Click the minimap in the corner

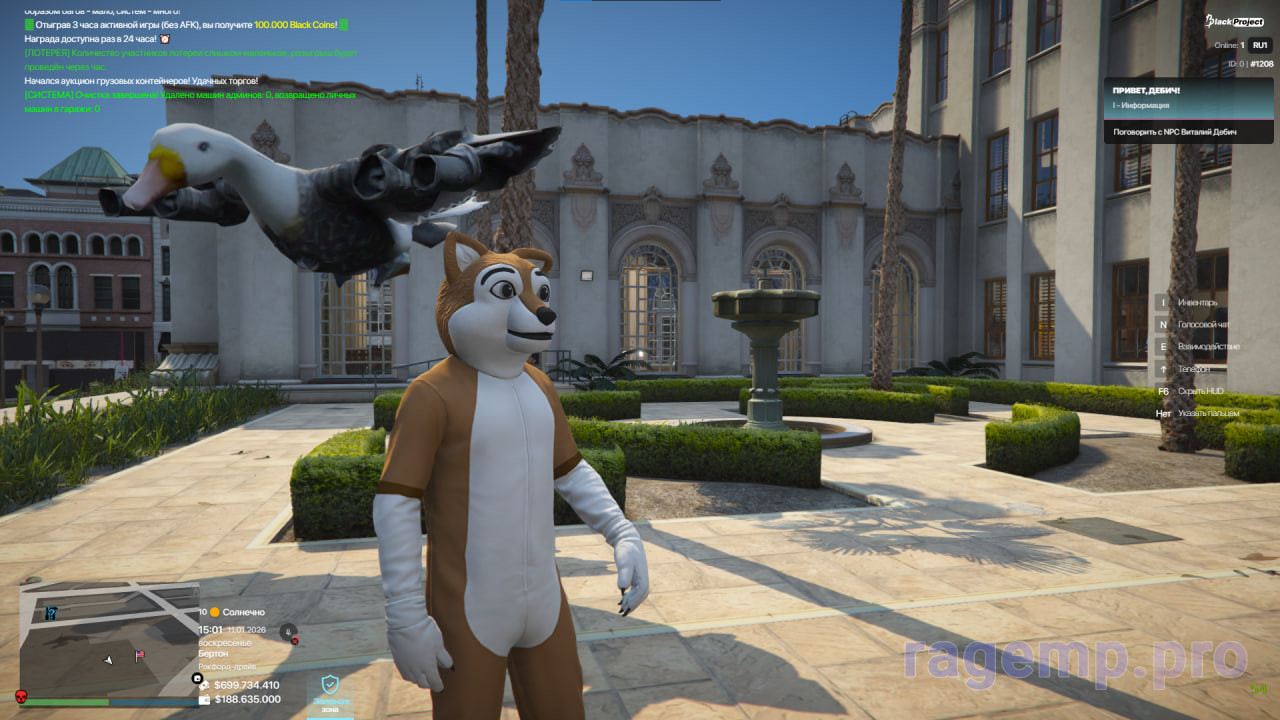(x=108, y=640)
